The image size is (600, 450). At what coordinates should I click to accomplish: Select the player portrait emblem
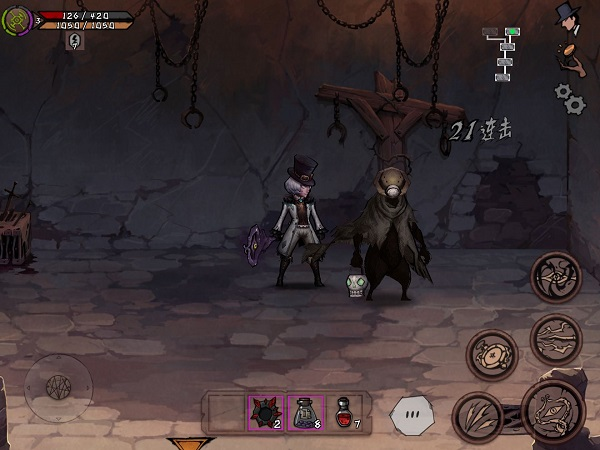point(17,19)
